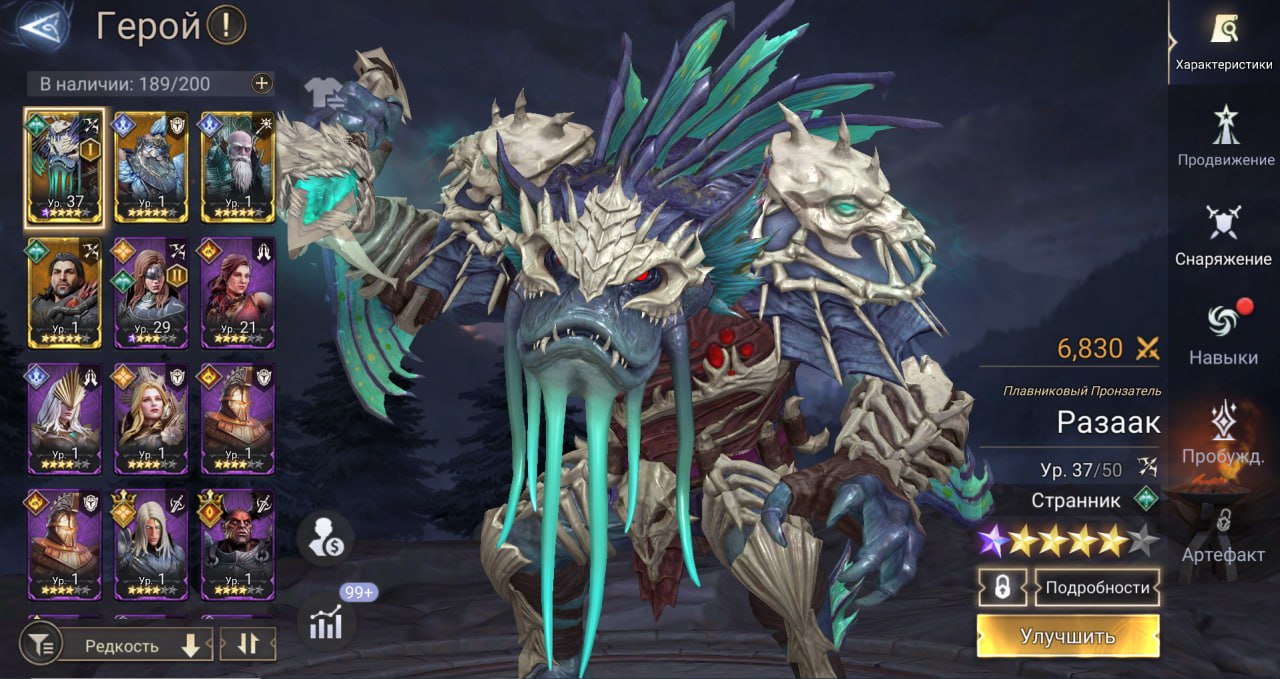This screenshot has height=679, width=1280.
Task: Open the bar chart statistics icon
Action: [326, 622]
